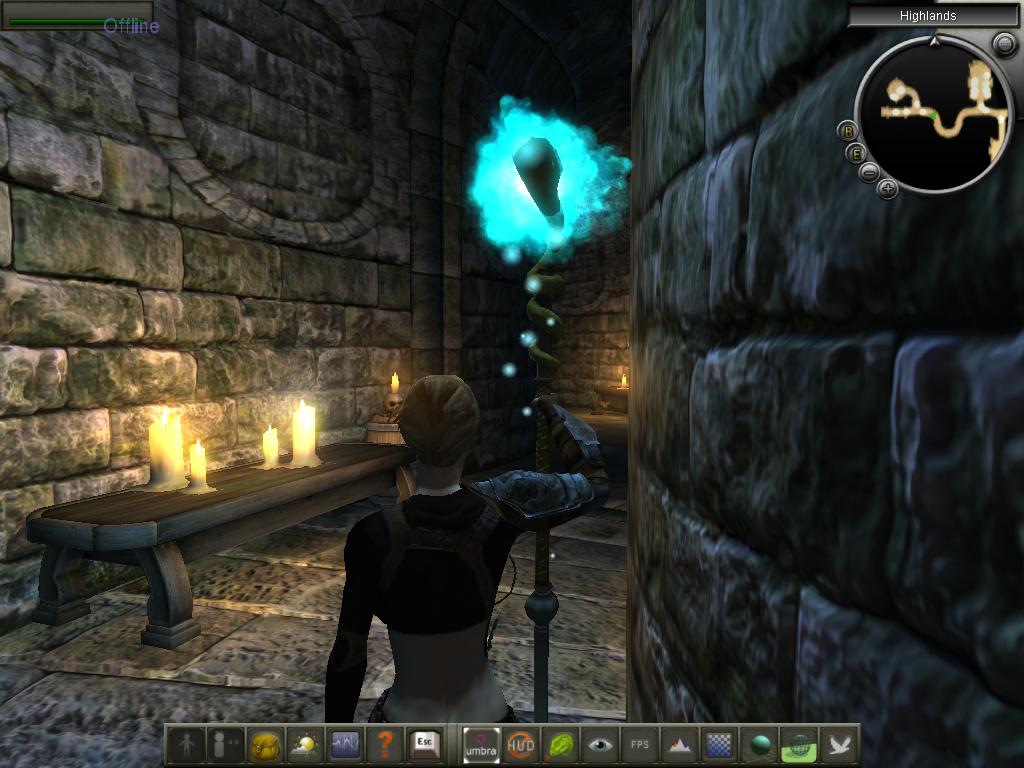The image size is (1024, 768).
Task: Open the waveform graph toolbar button
Action: [345, 745]
